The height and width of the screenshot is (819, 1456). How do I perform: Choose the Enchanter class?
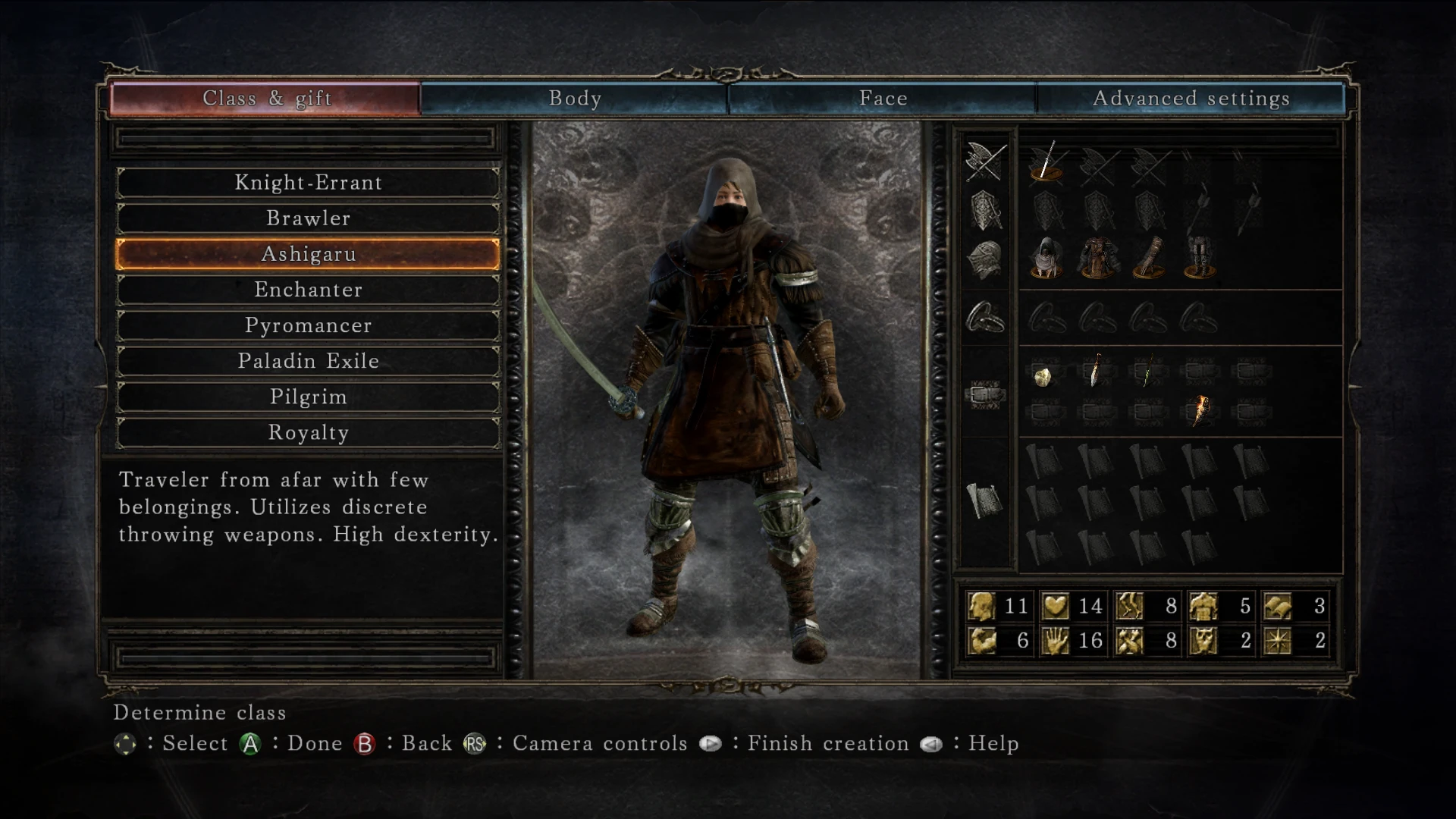click(x=308, y=290)
